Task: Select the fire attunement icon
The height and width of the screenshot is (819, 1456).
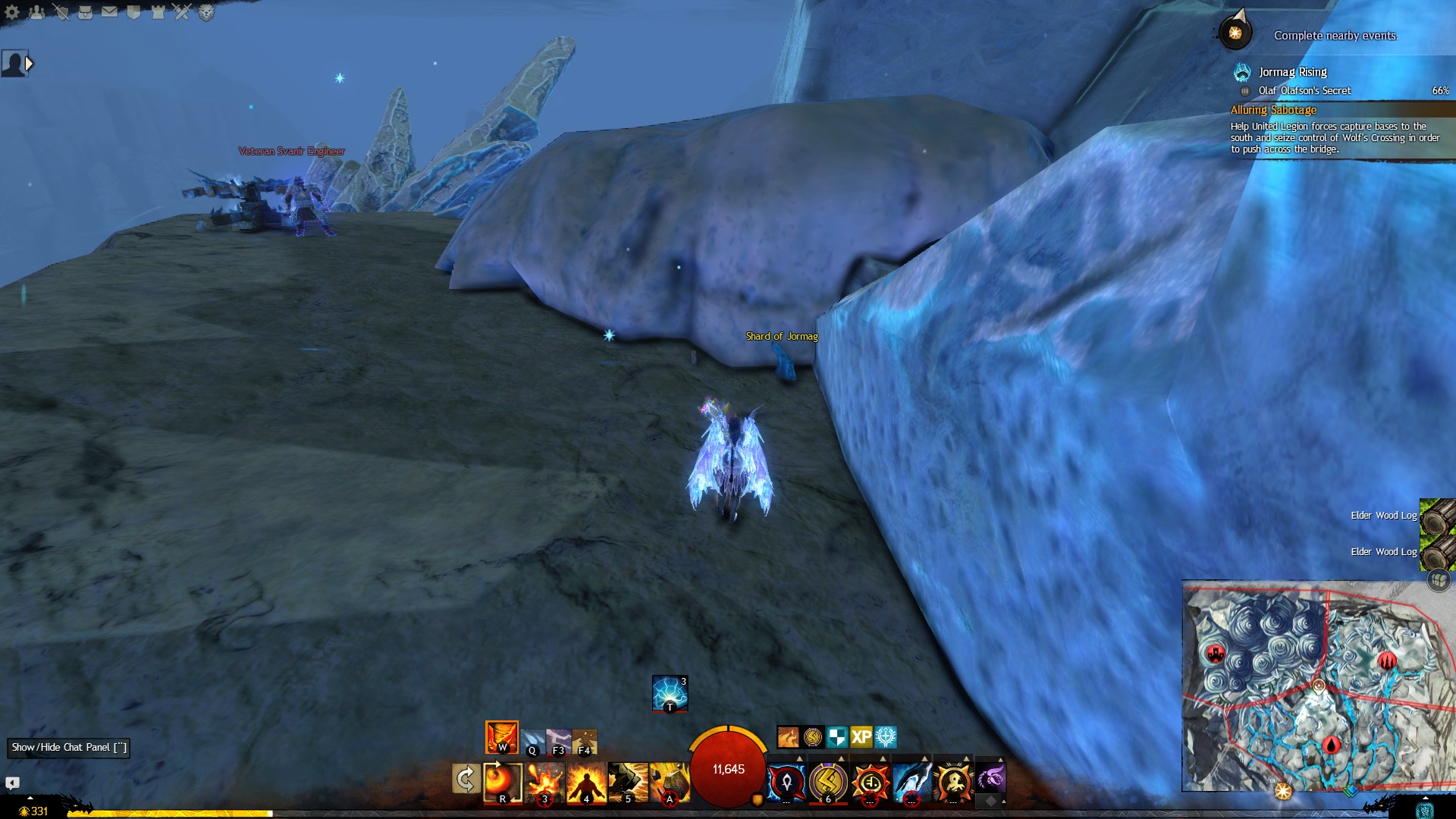Action: (x=501, y=736)
